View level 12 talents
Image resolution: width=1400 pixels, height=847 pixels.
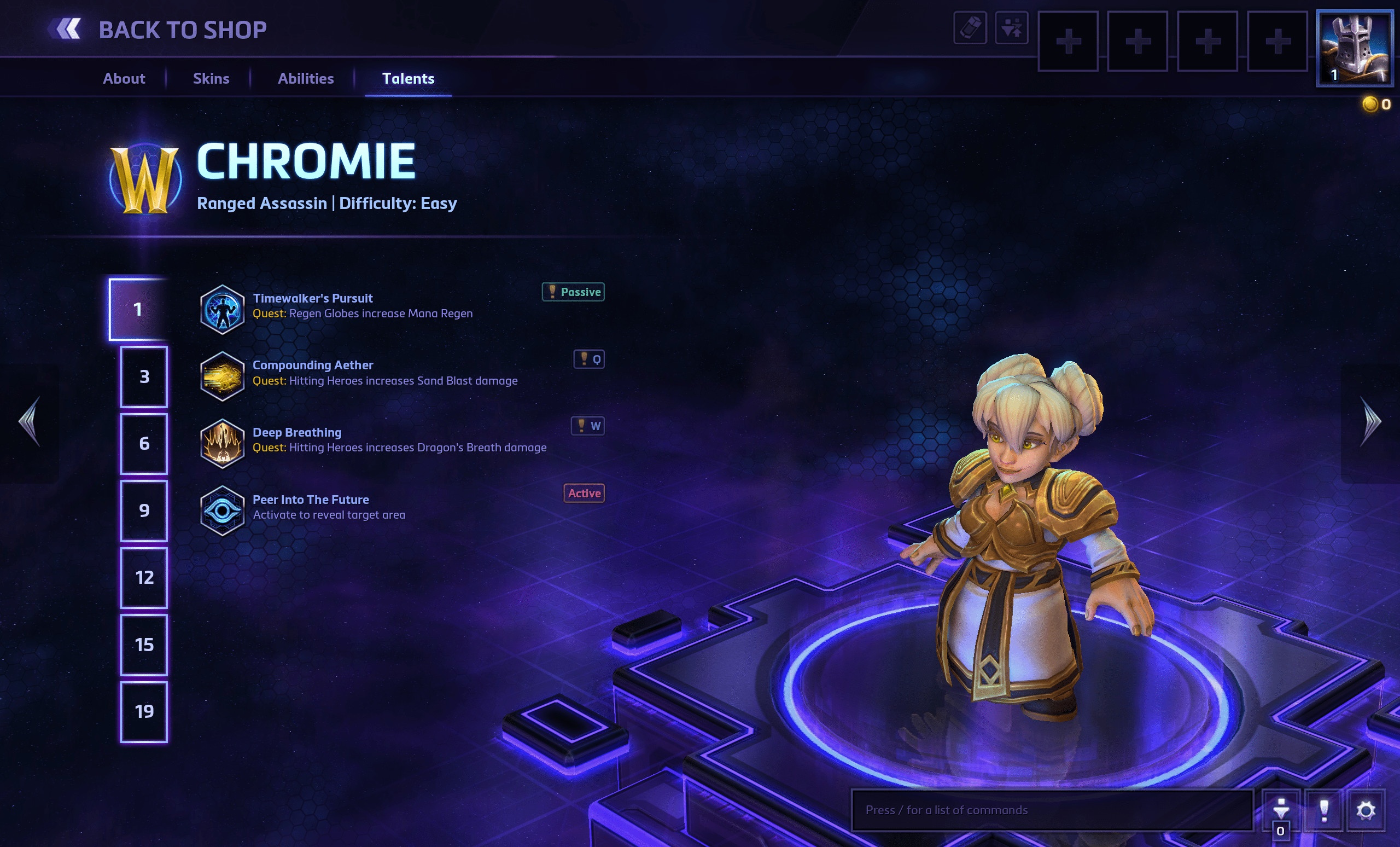tap(144, 578)
